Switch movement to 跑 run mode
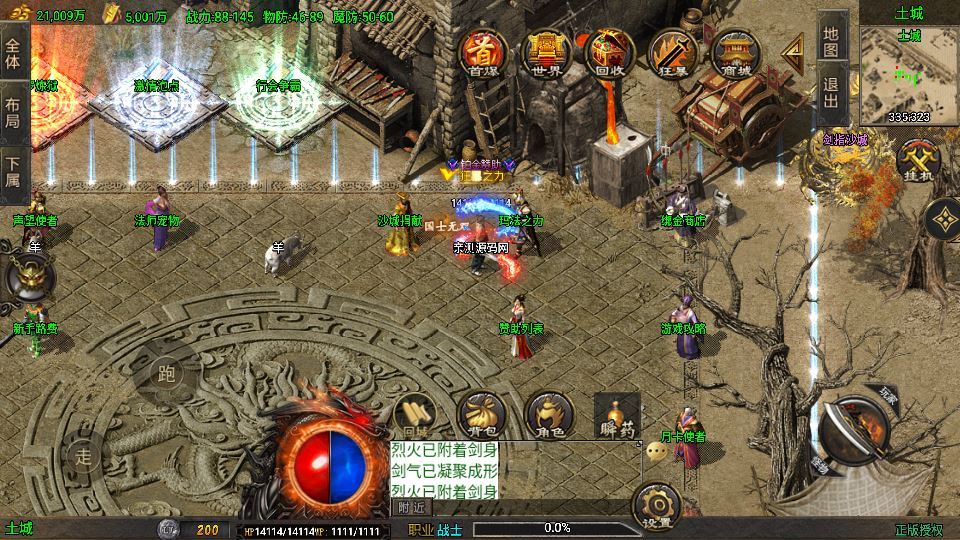 (167, 374)
